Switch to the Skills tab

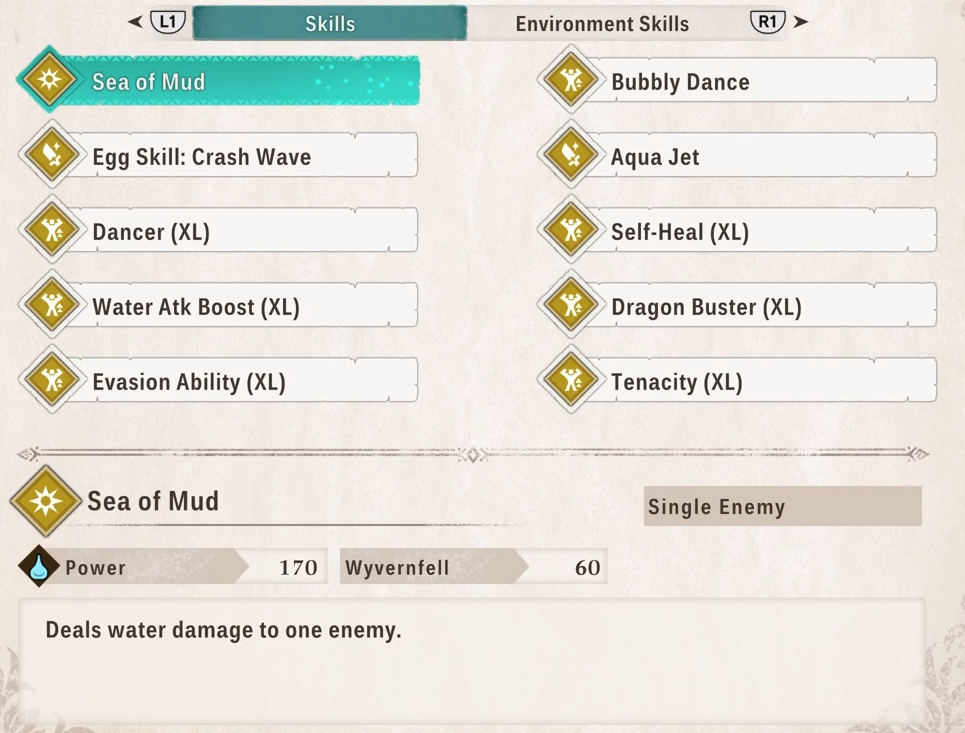click(x=329, y=23)
